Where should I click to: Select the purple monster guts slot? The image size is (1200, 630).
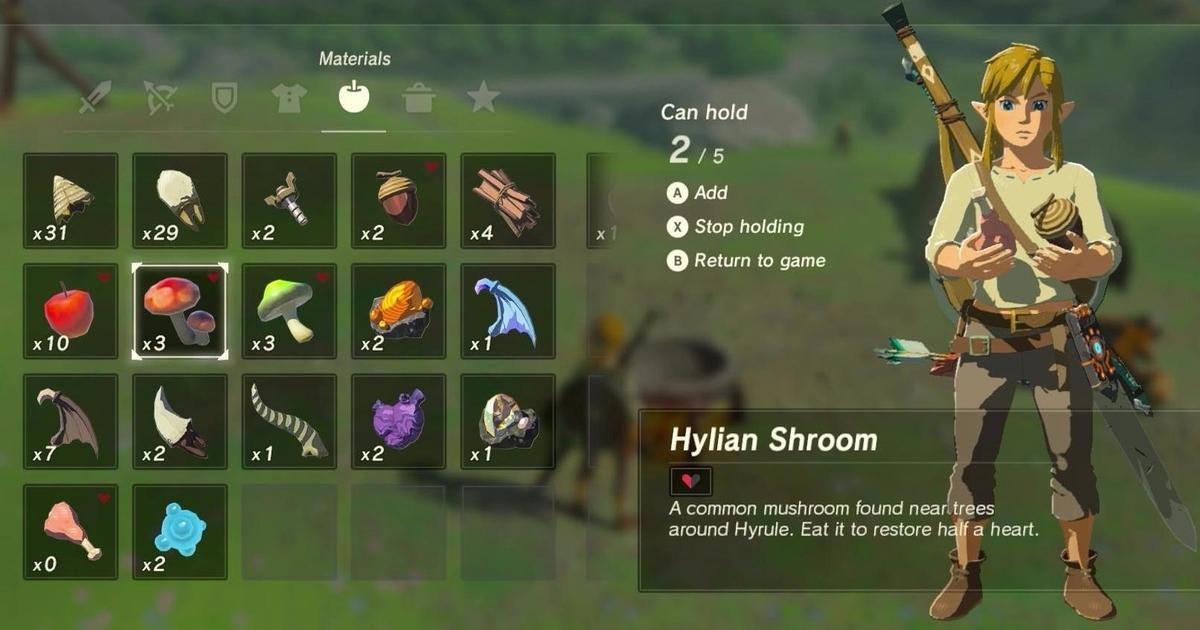pyautogui.click(x=398, y=421)
